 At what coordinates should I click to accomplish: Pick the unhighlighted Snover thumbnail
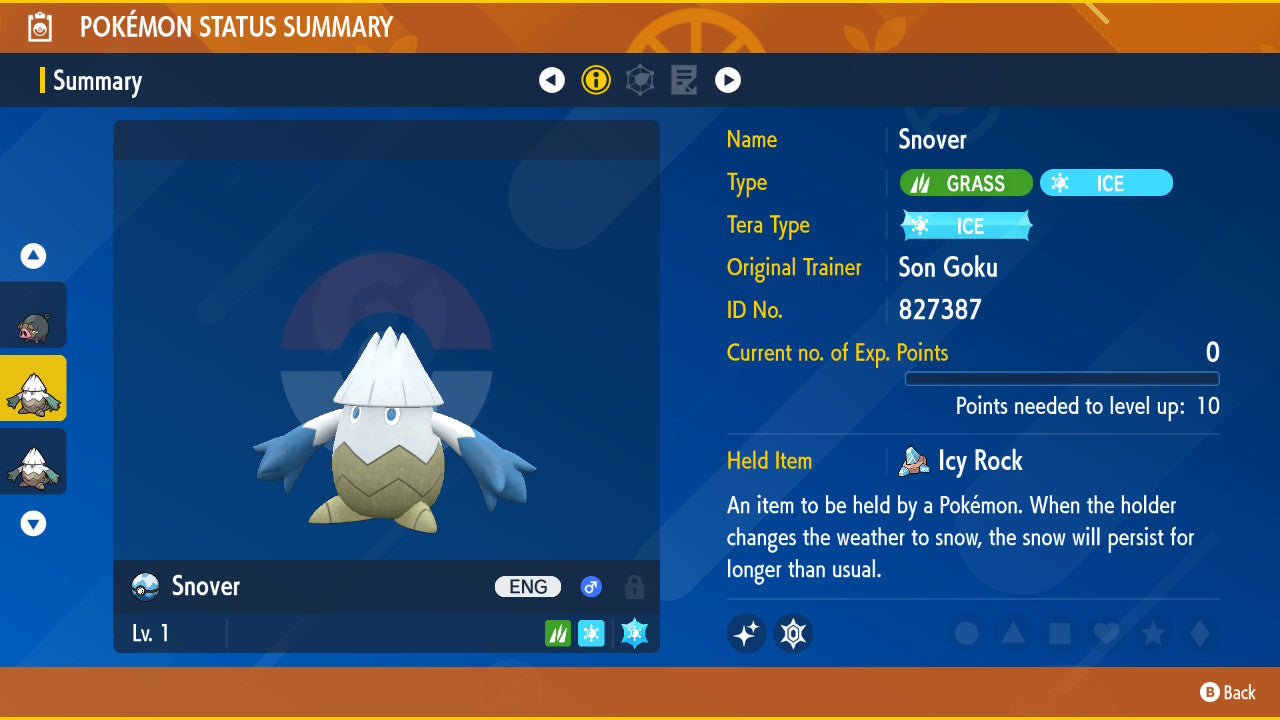click(x=33, y=461)
